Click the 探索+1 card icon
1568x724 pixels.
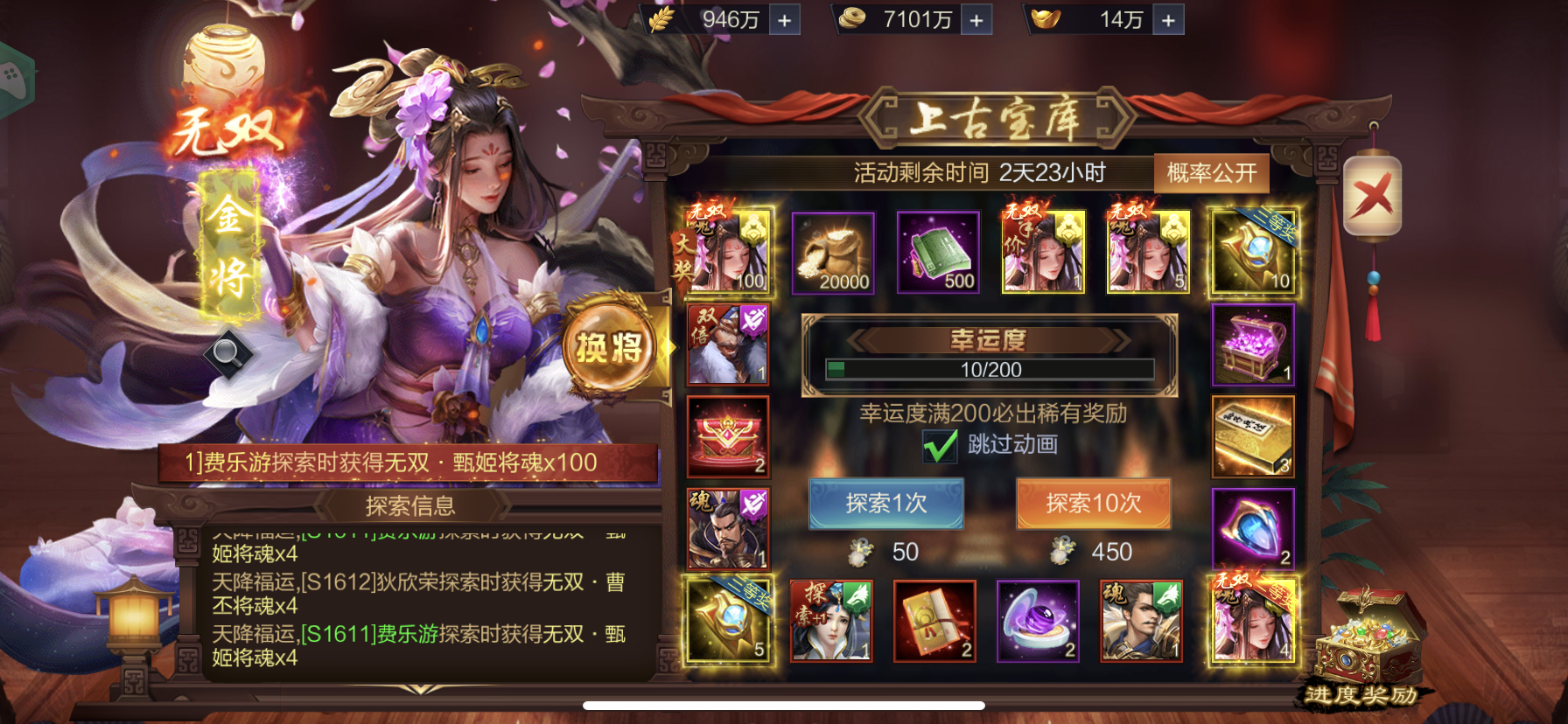click(x=829, y=621)
